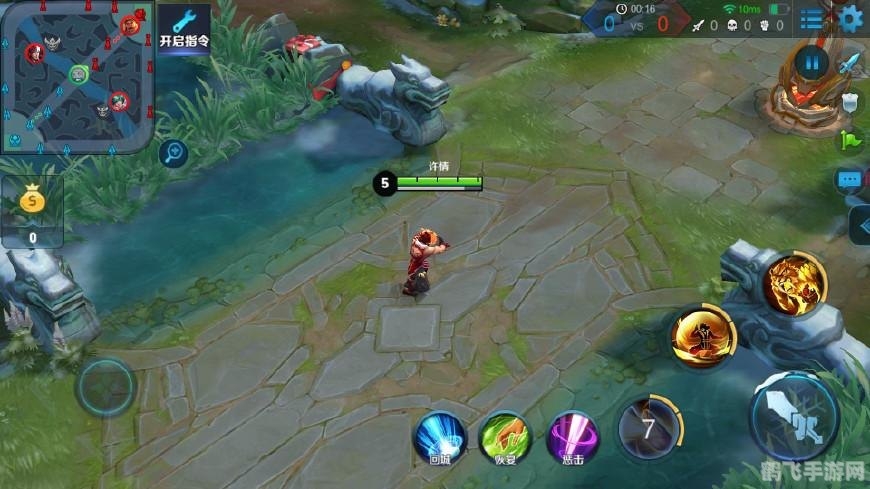Open the gear settings menu
The image size is (870, 489).
[x=851, y=18]
